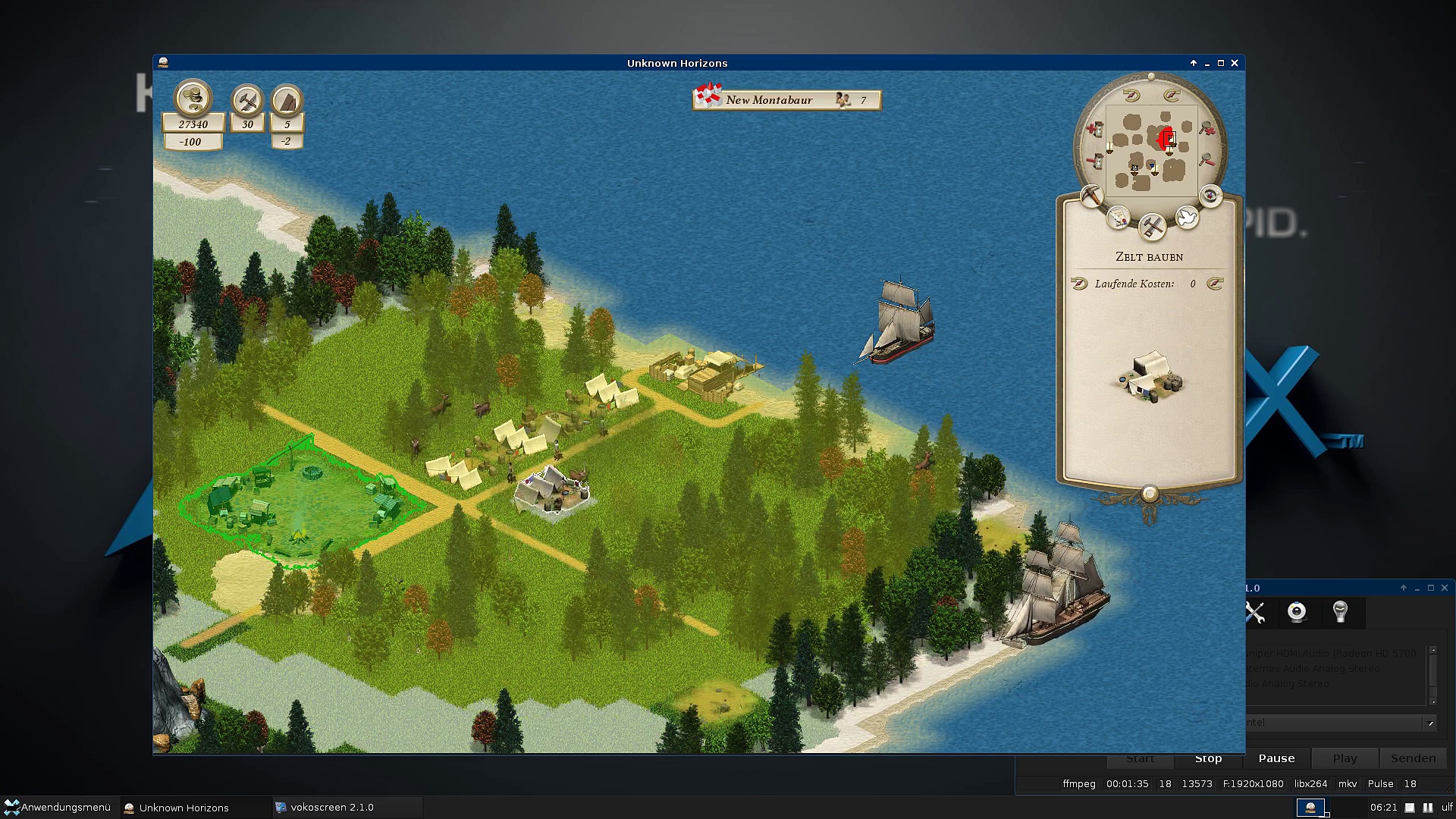
Task: Pause the vokoscreen recording
Action: (x=1276, y=758)
